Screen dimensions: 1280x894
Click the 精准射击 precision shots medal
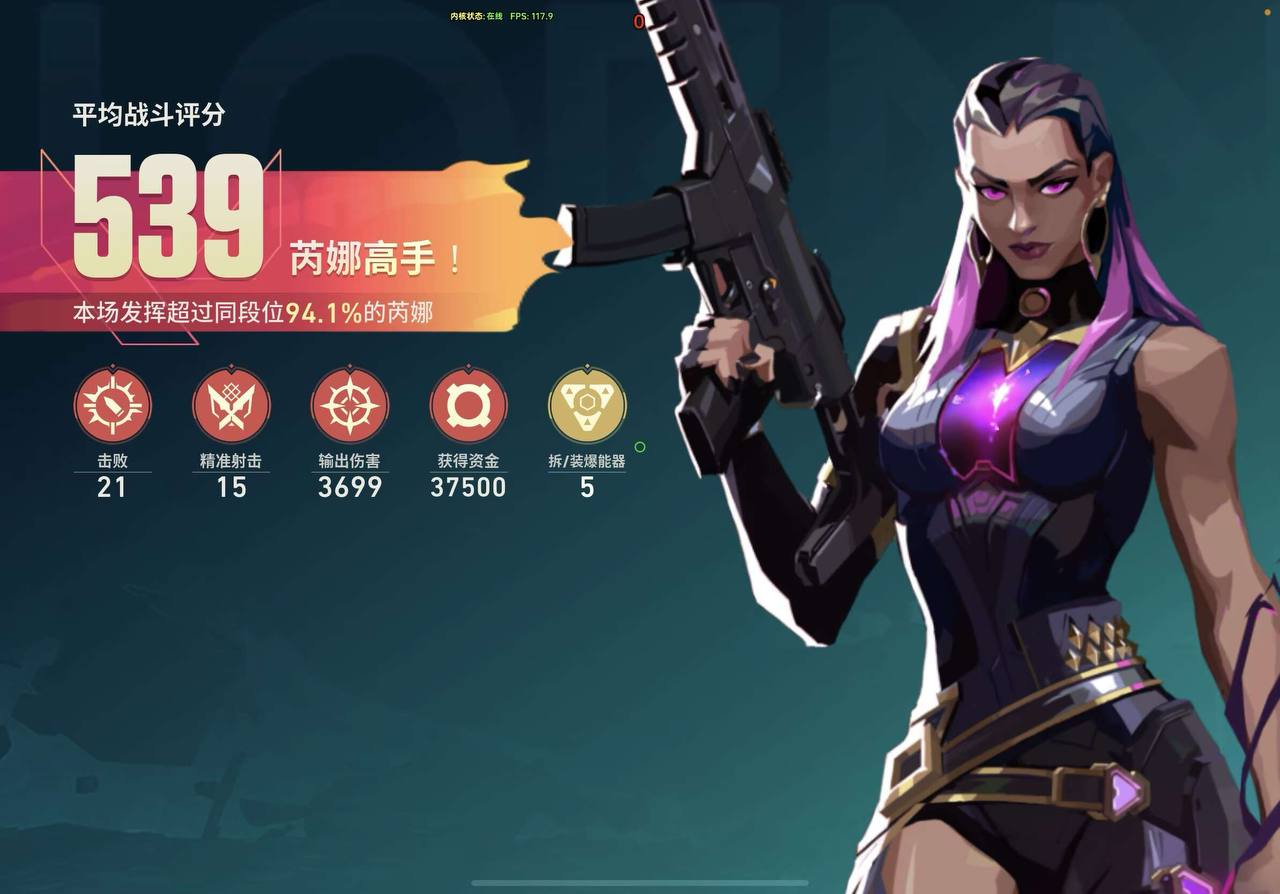[231, 405]
